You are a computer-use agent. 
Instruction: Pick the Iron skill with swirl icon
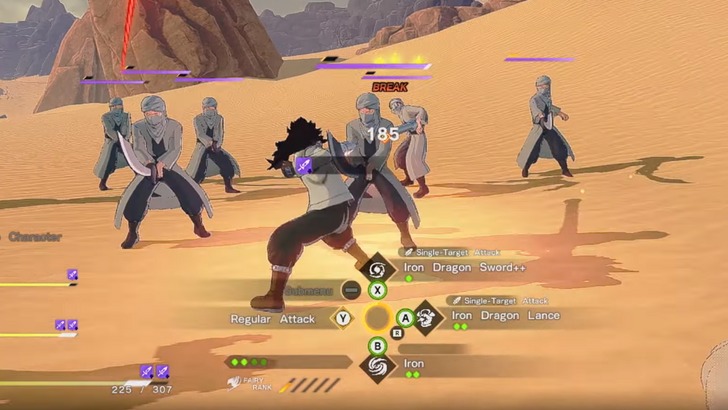(x=414, y=364)
